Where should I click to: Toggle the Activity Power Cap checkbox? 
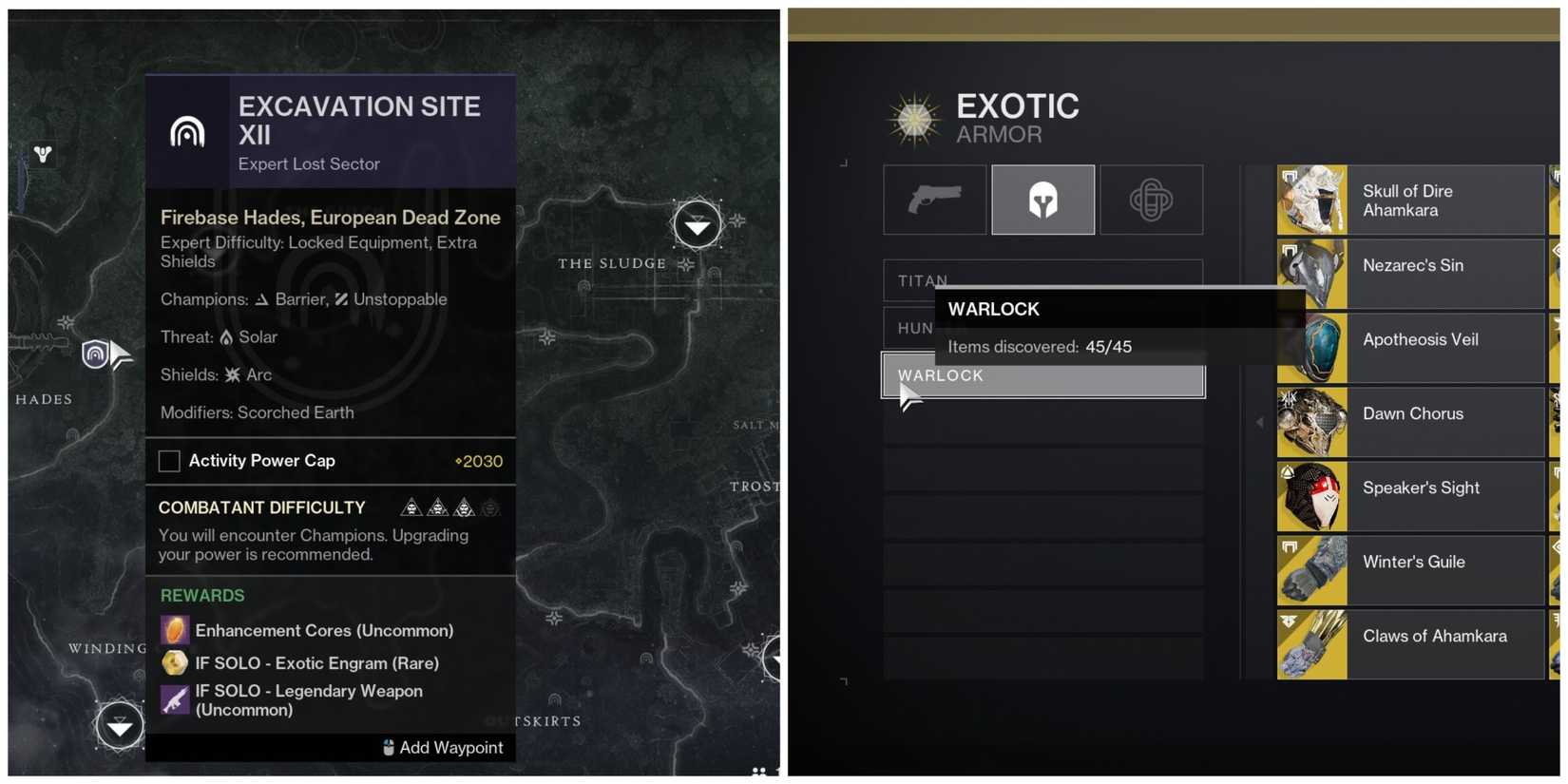tap(169, 461)
